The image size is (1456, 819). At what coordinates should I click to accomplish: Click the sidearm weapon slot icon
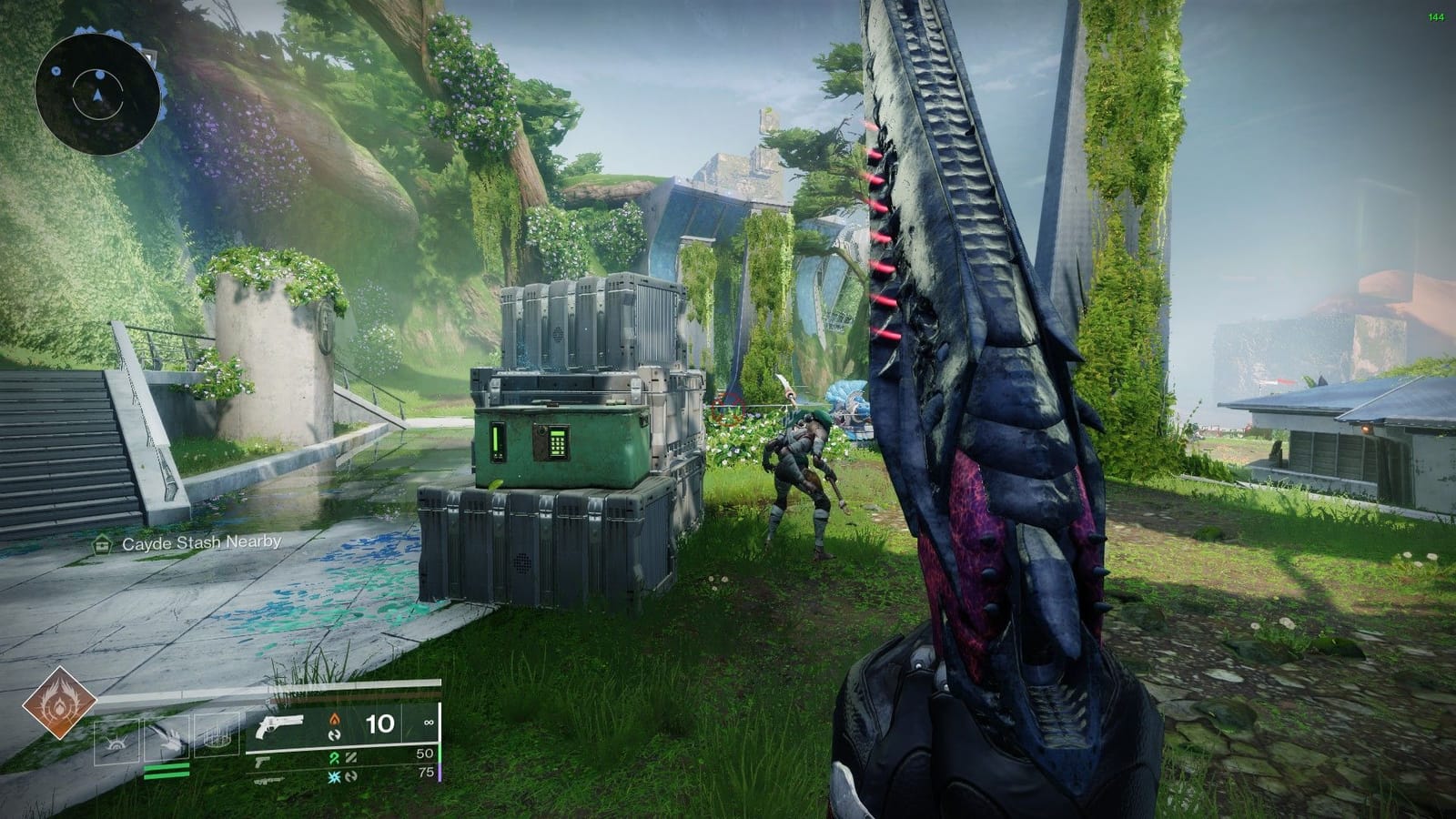(263, 763)
